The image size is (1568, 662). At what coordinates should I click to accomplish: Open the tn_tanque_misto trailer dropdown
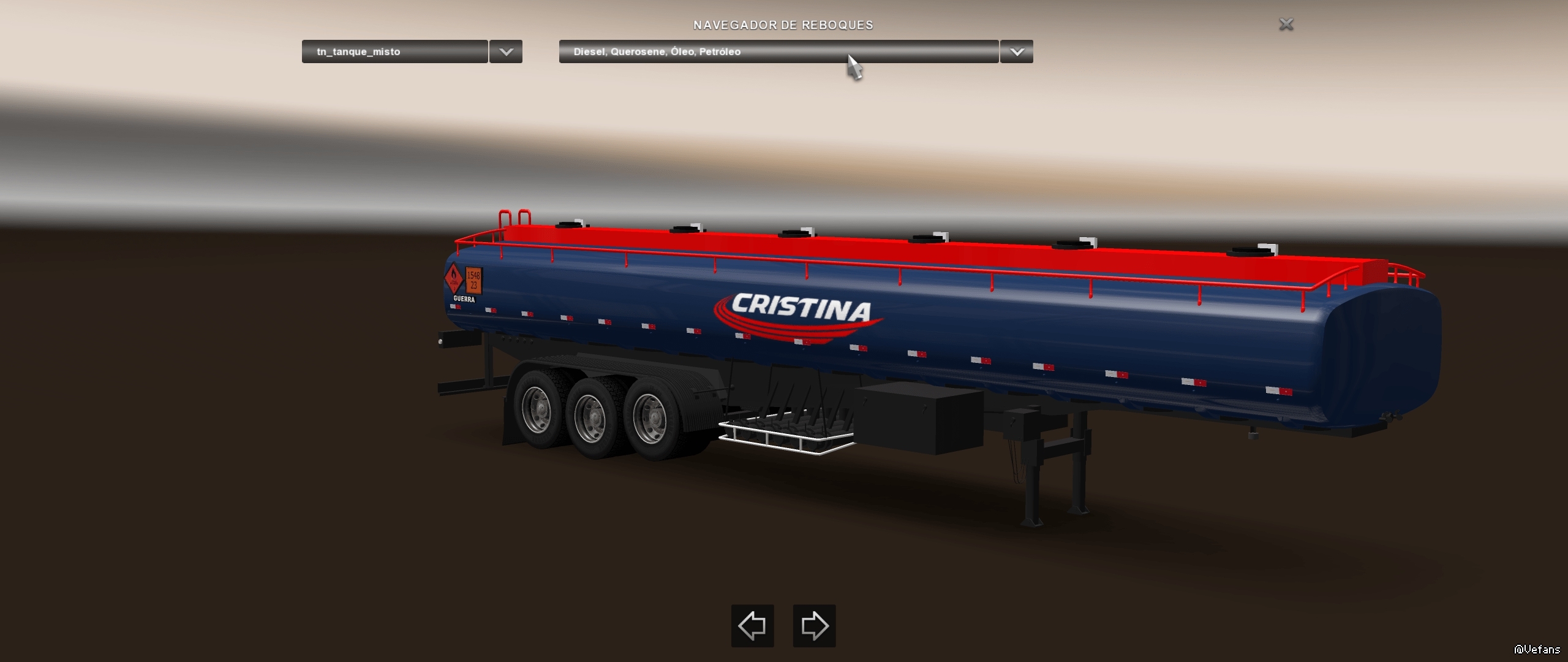pyautogui.click(x=395, y=51)
